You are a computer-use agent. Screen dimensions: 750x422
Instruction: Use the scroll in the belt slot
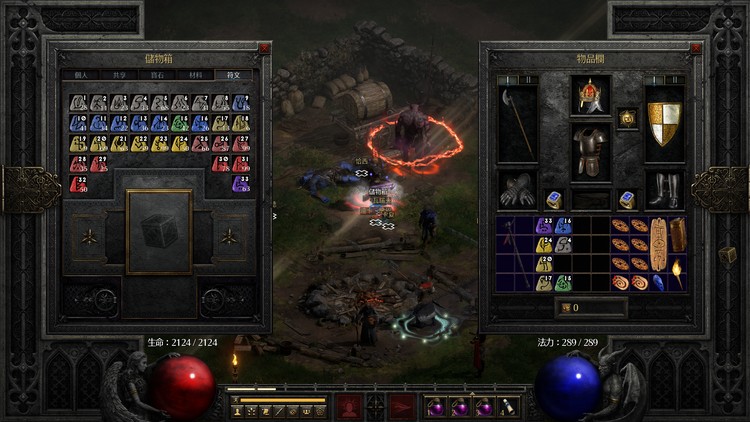(x=509, y=406)
